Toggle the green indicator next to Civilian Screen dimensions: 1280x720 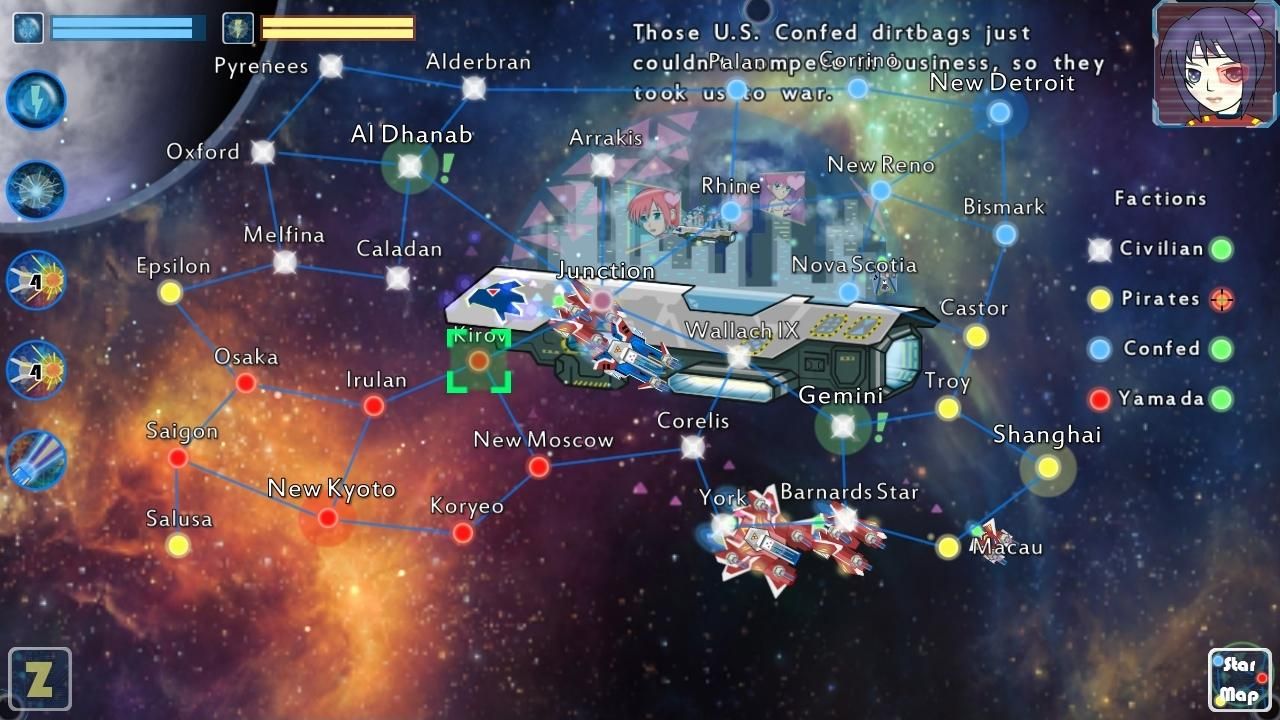1221,249
